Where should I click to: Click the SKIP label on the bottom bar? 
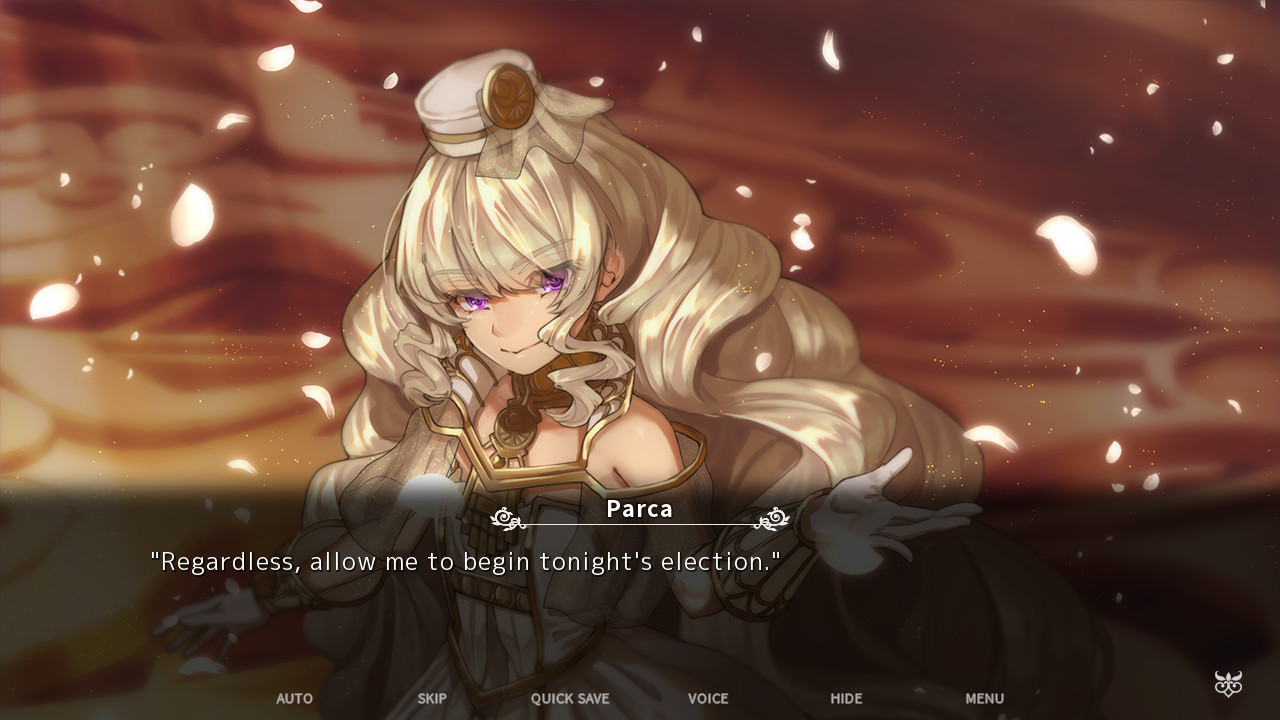[x=431, y=699]
